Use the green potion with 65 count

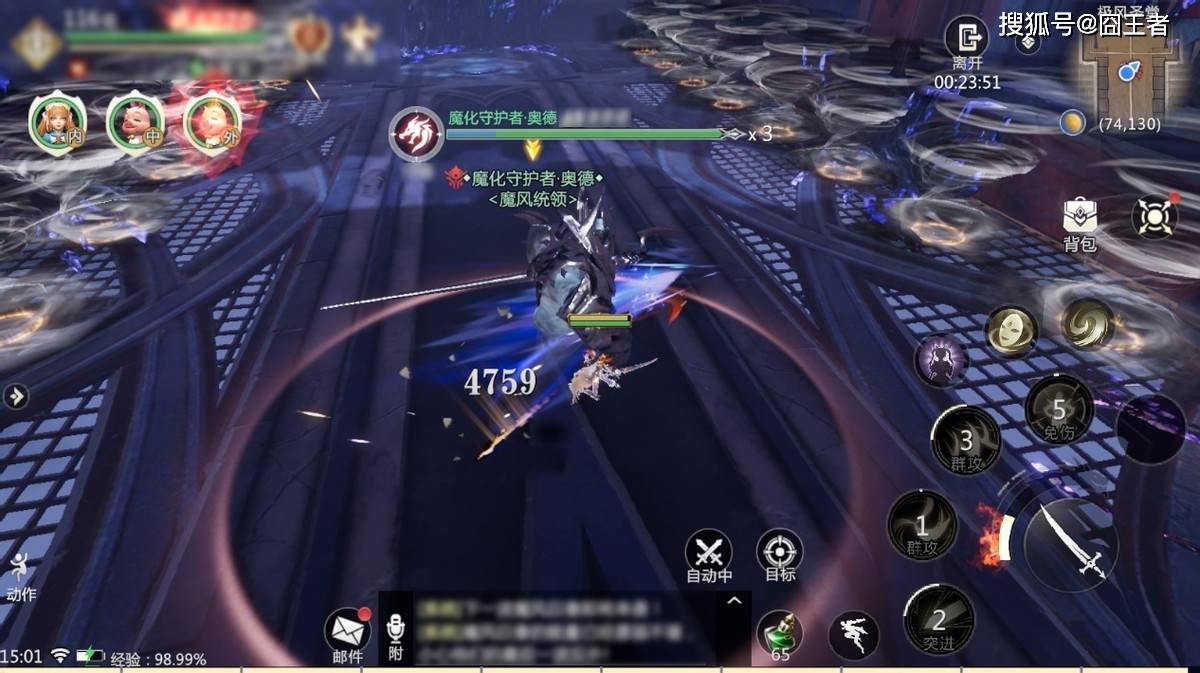780,634
